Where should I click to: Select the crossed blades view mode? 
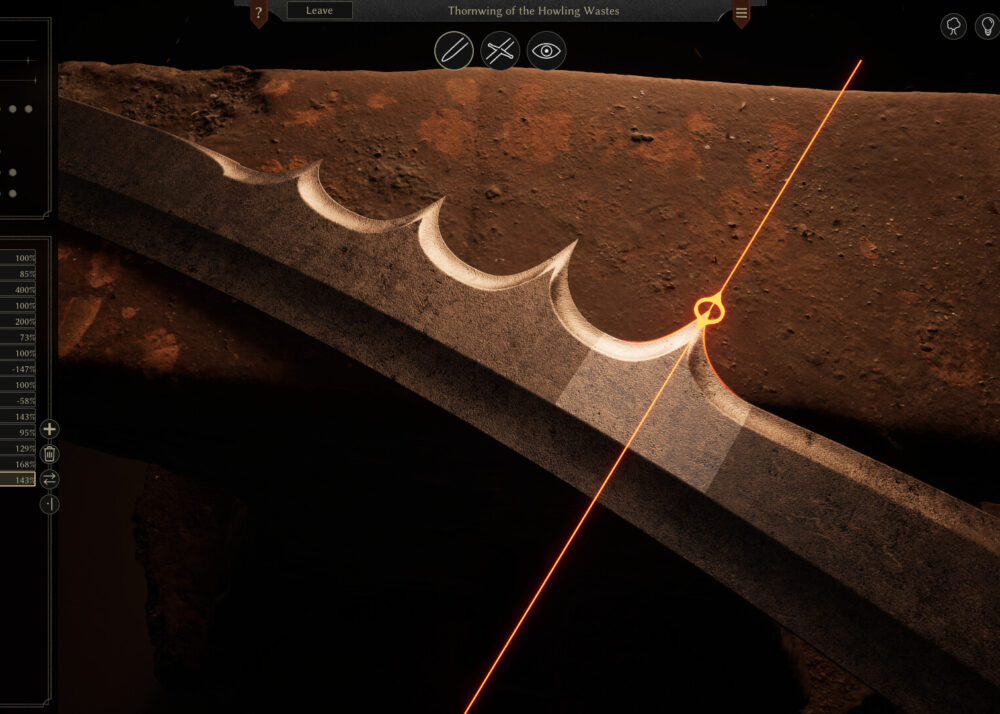[x=500, y=50]
